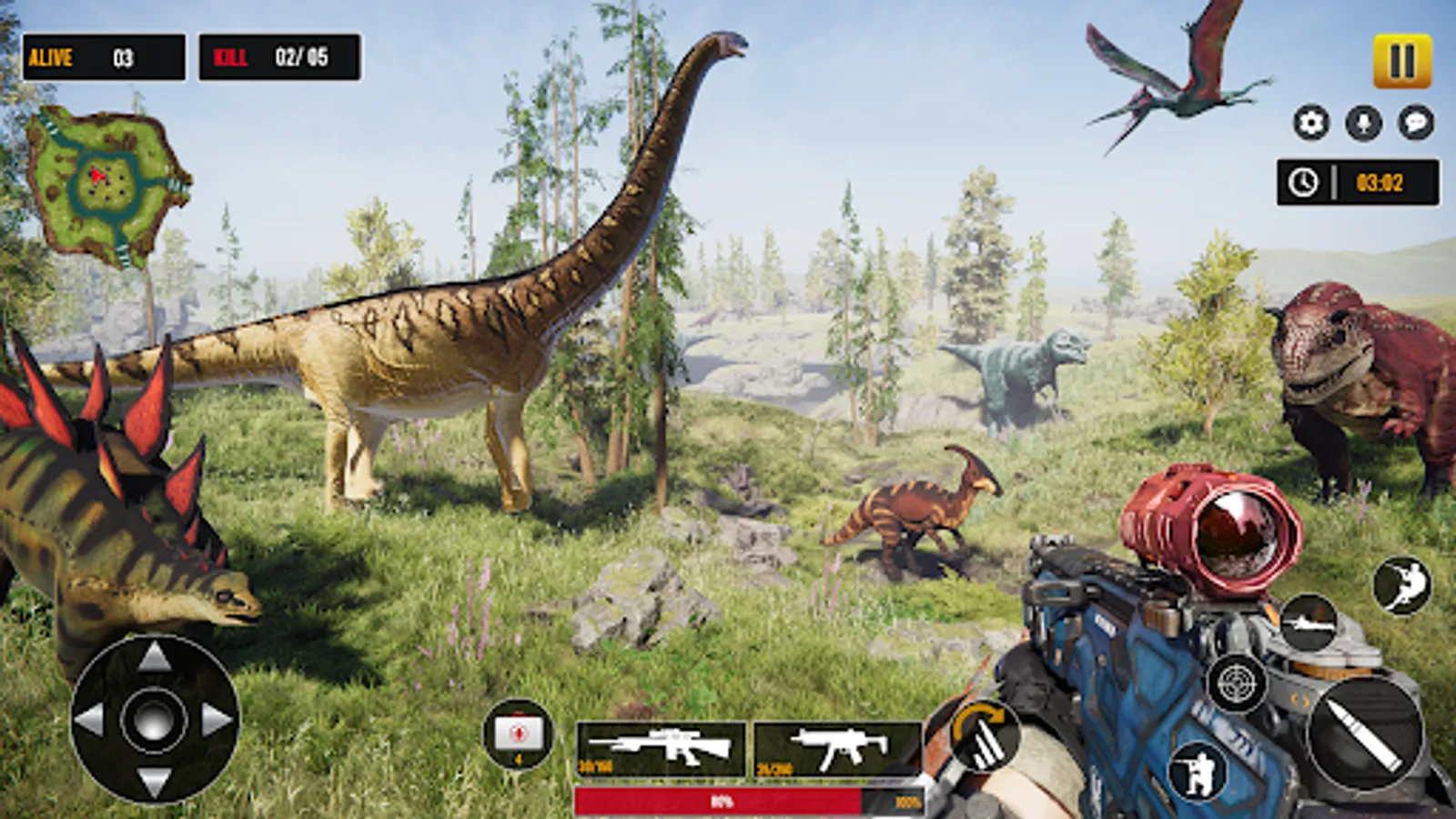Aim with the crosshair scope button
The height and width of the screenshot is (819, 1456).
pyautogui.click(x=1236, y=682)
